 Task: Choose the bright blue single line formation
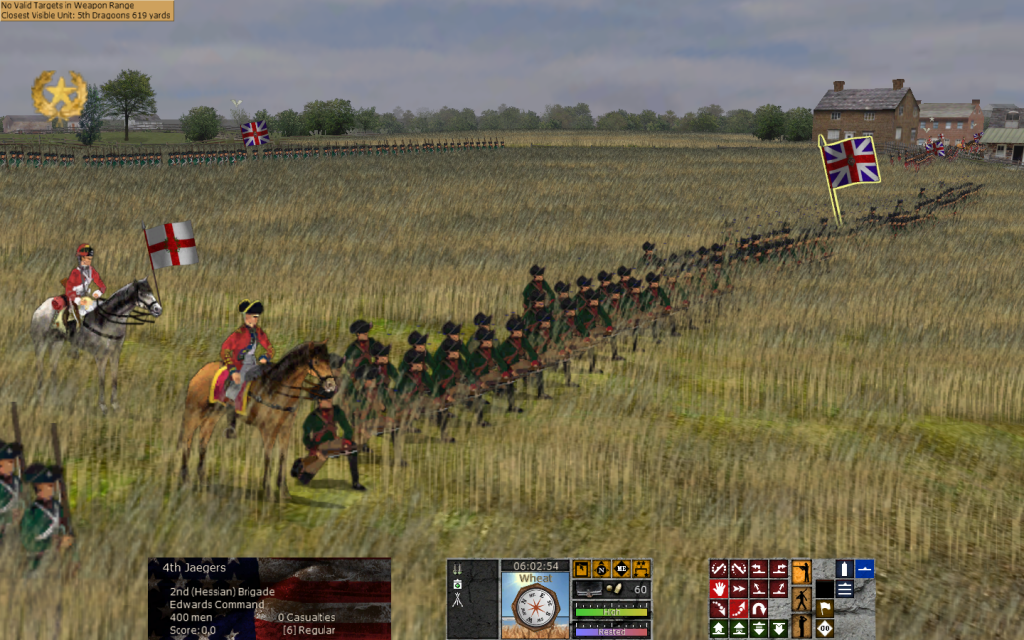(865, 569)
